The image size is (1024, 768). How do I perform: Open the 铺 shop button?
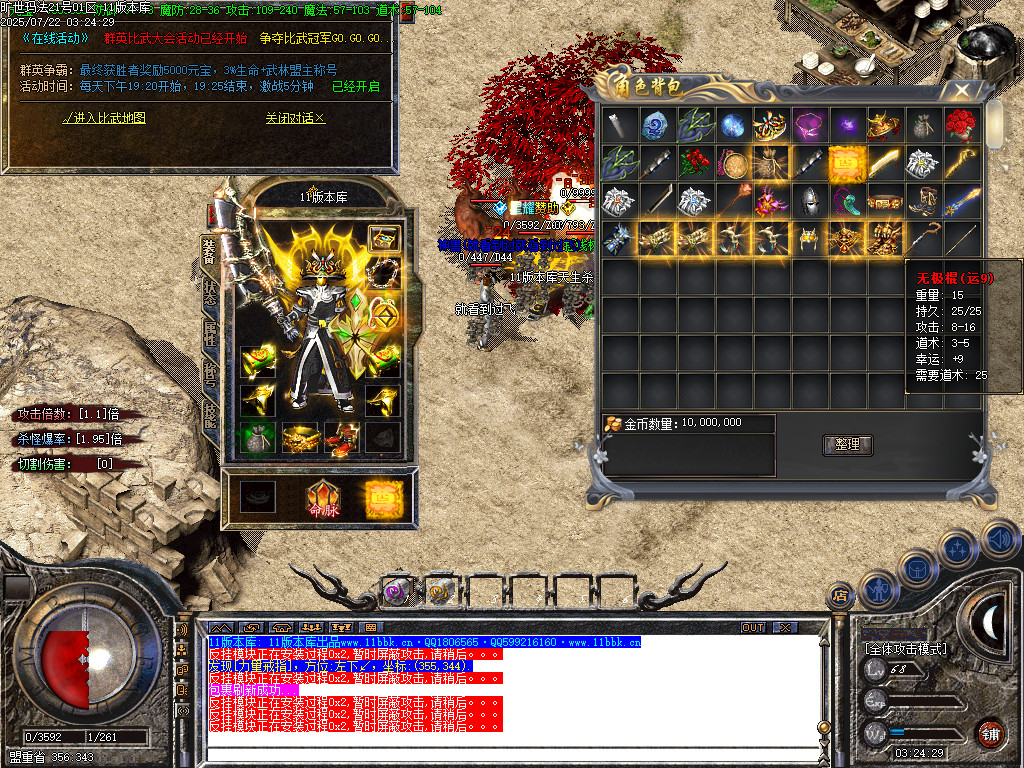(990, 733)
